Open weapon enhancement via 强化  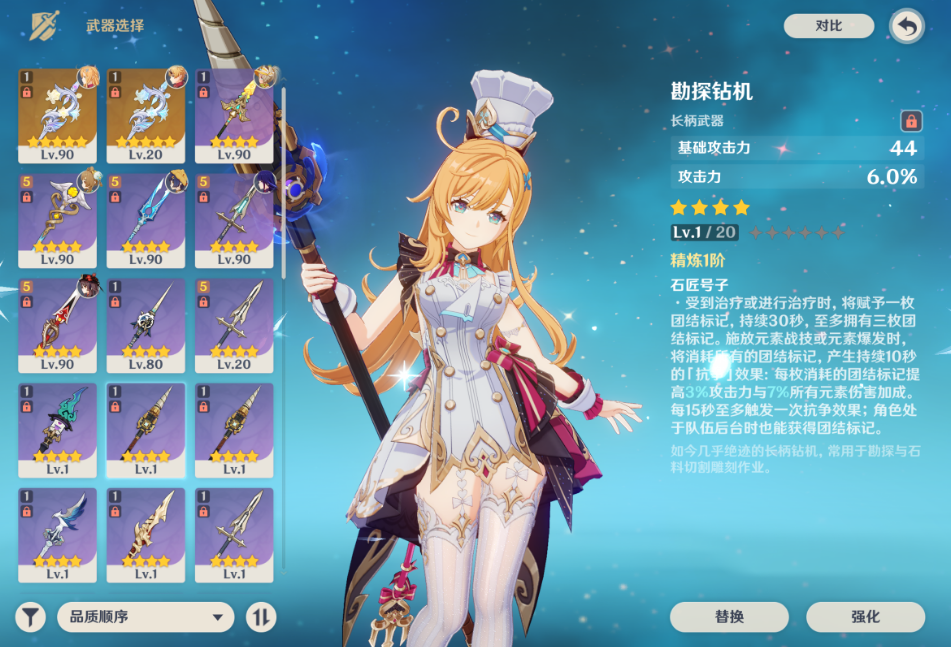click(865, 617)
